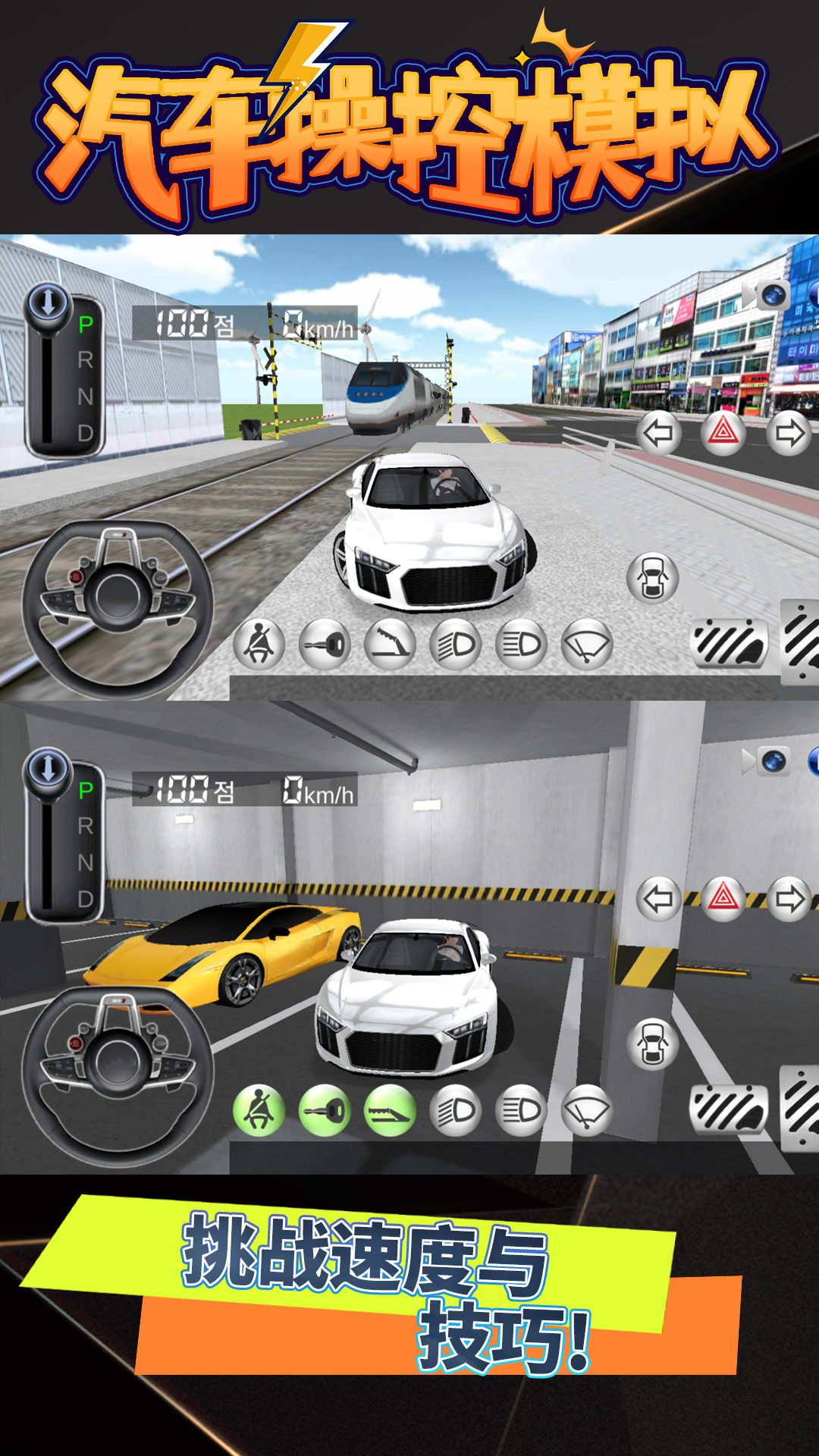Activate high-beam headlights in the garage scene

point(521,1111)
